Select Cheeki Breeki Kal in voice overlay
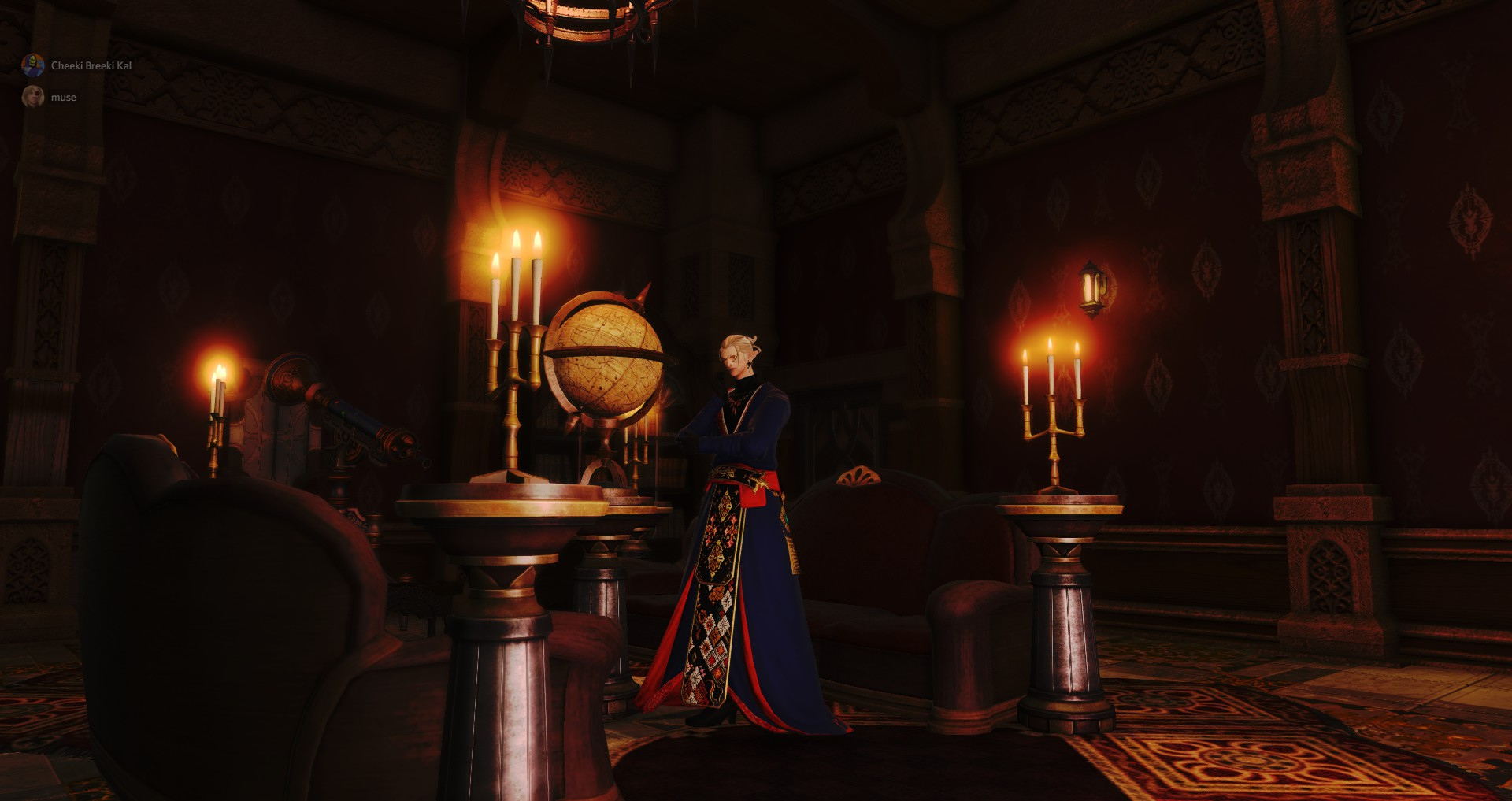 (91, 65)
